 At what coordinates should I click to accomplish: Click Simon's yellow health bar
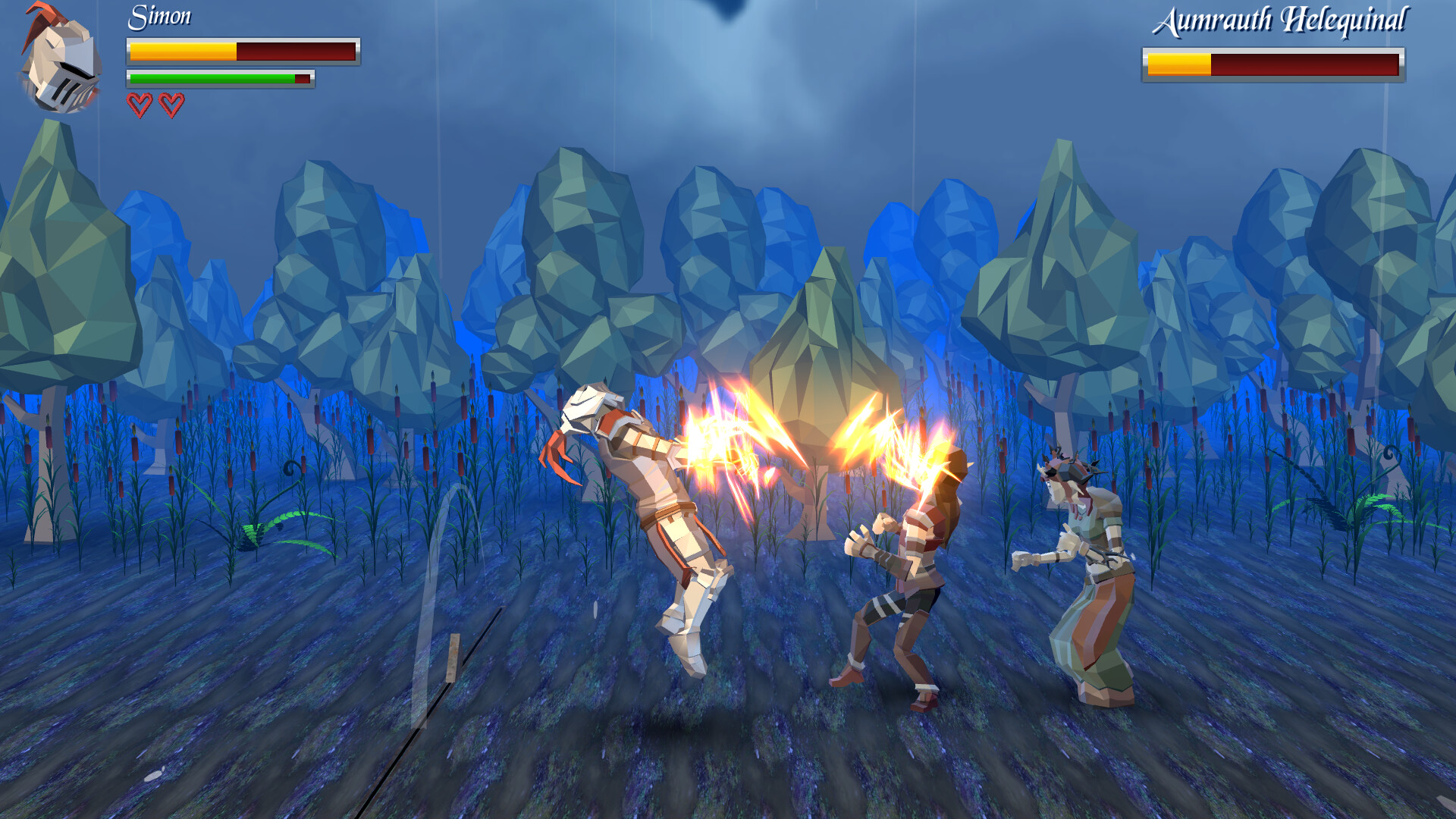pyautogui.click(x=182, y=52)
